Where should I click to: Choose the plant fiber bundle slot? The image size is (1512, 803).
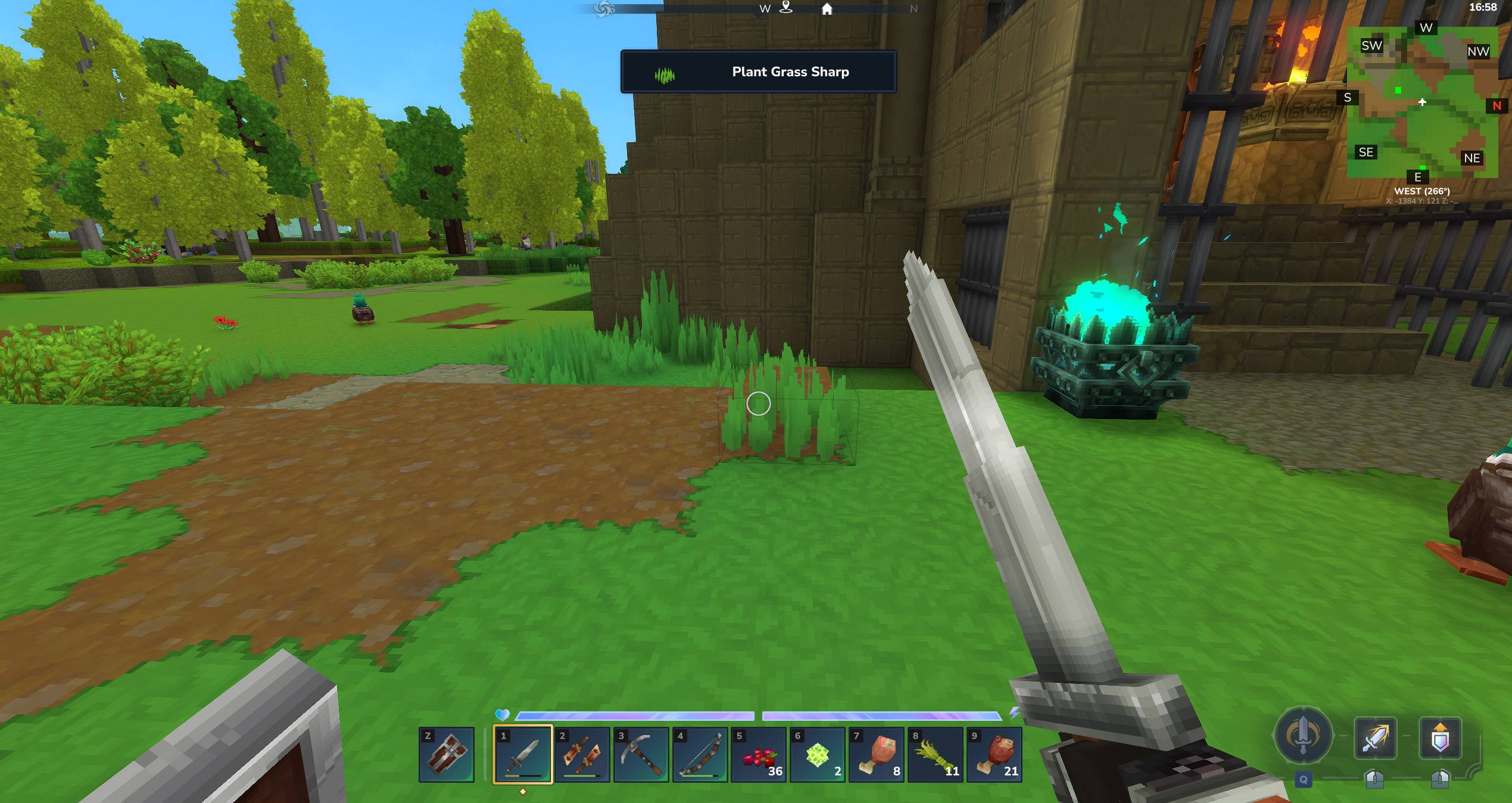click(x=936, y=754)
